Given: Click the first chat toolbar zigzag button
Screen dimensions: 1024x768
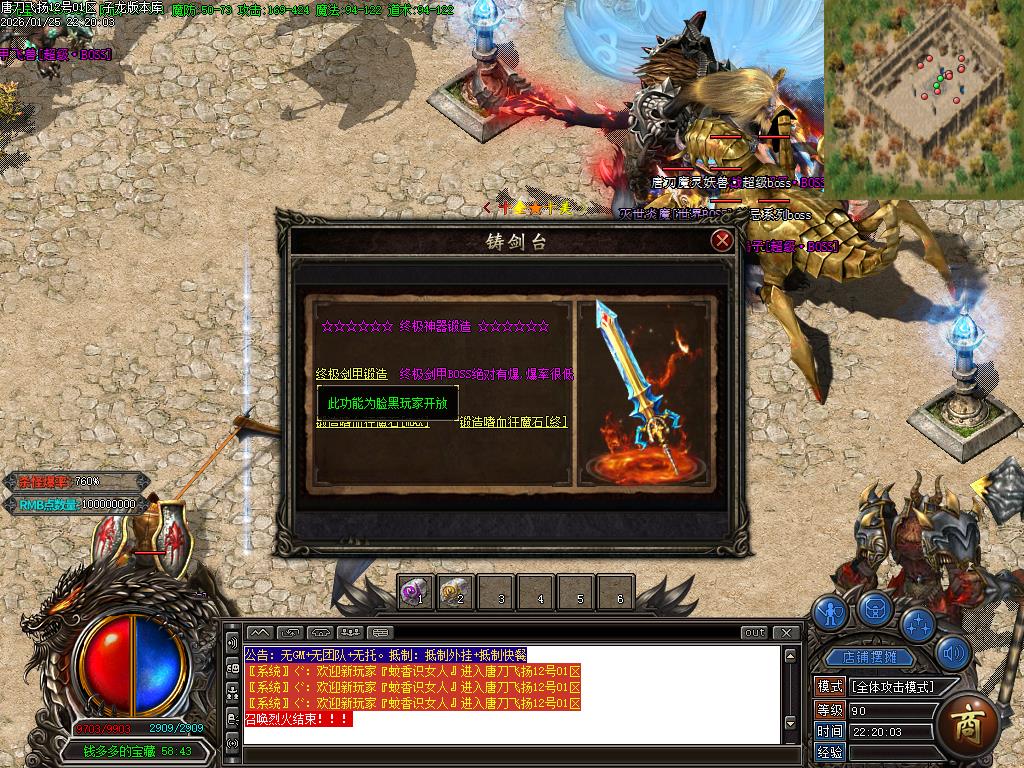Looking at the screenshot, I should point(259,632).
